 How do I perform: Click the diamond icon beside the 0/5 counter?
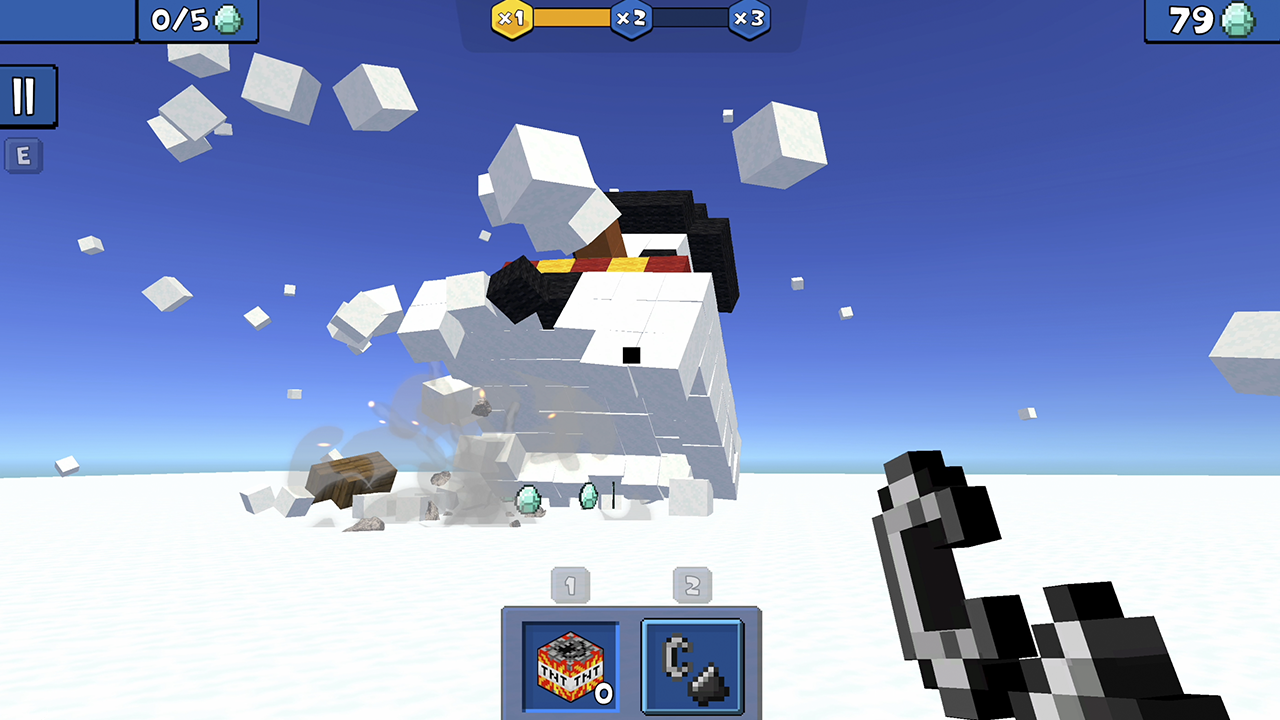coord(229,19)
